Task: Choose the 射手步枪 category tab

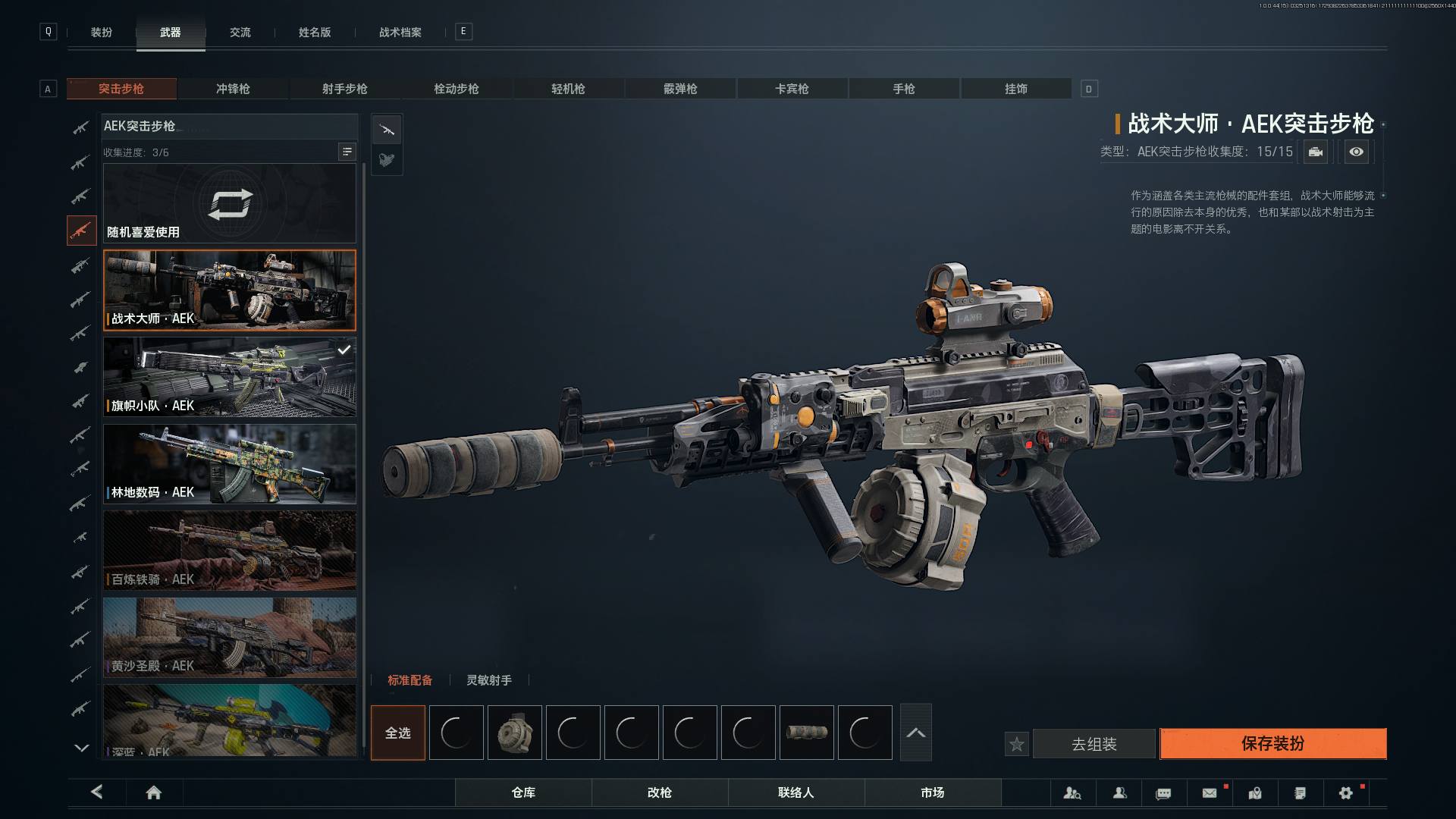Action: pyautogui.click(x=344, y=89)
